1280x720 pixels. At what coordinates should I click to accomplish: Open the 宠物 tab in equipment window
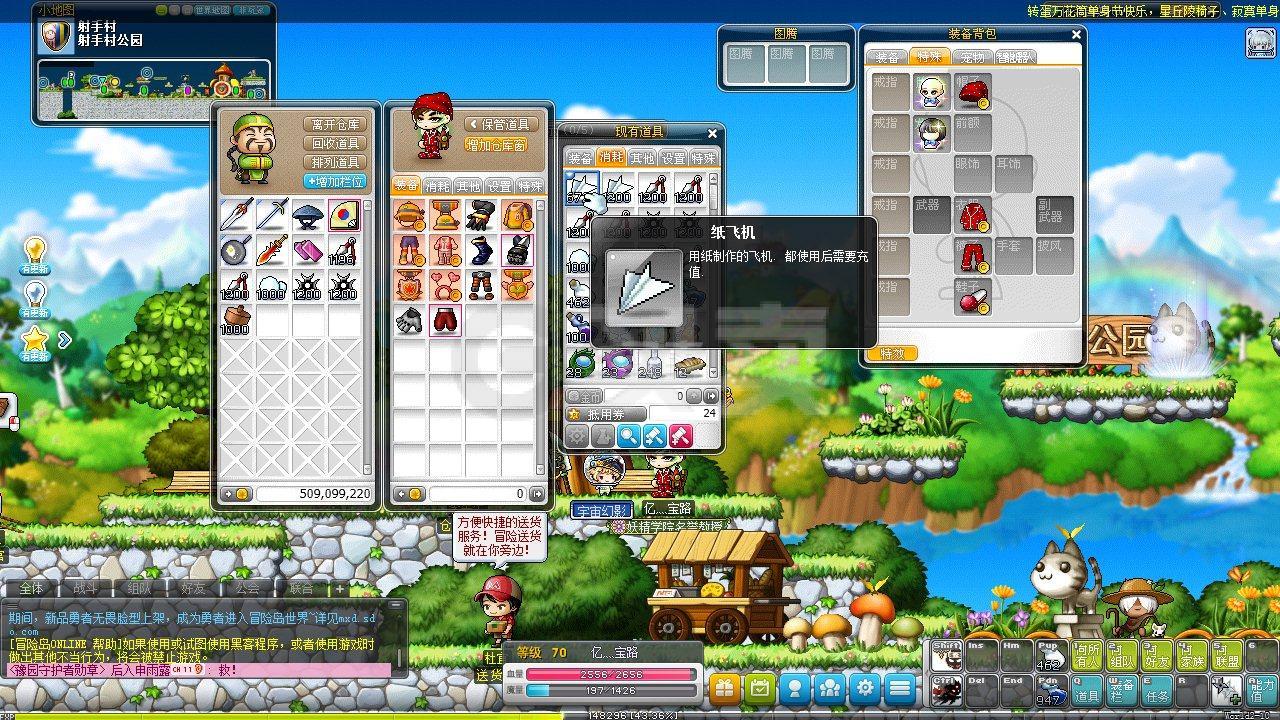(x=970, y=57)
